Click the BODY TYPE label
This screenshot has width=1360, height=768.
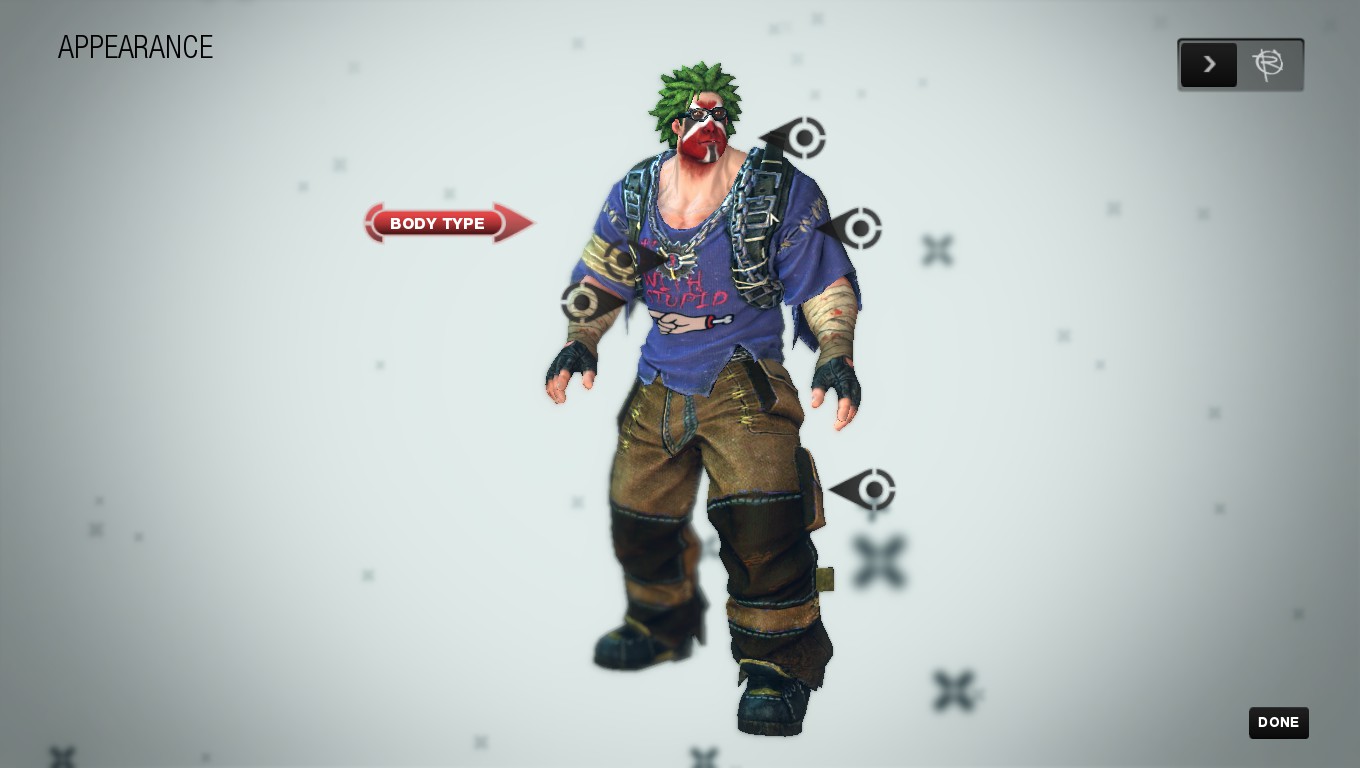tap(437, 224)
